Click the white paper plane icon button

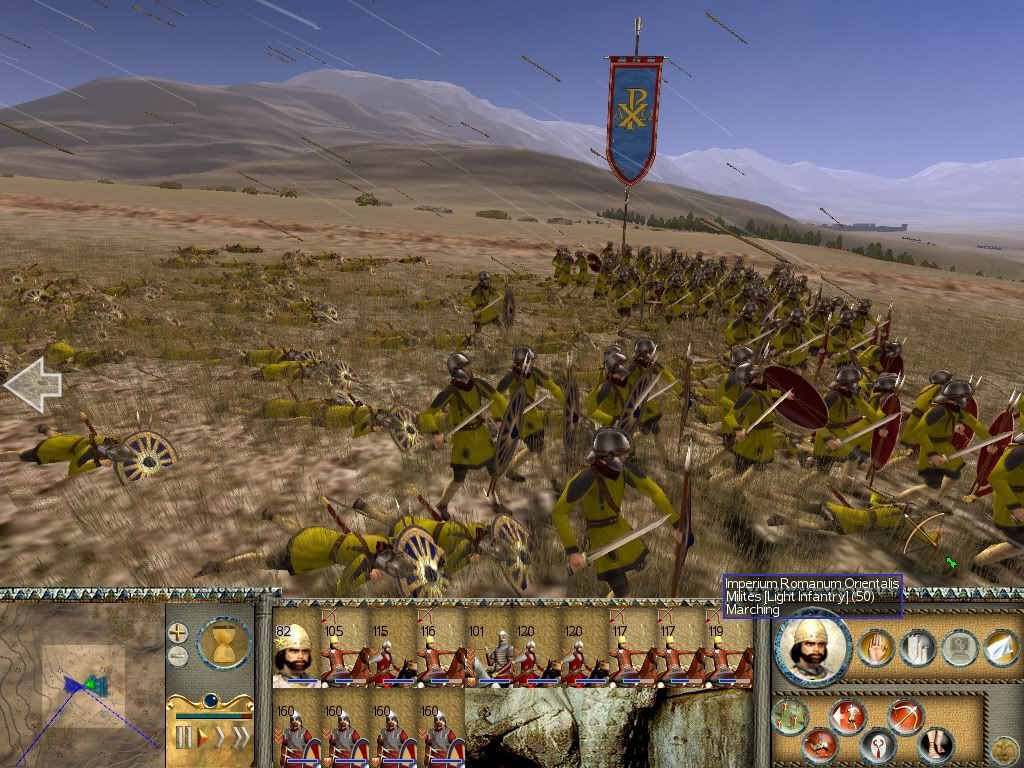1001,649
